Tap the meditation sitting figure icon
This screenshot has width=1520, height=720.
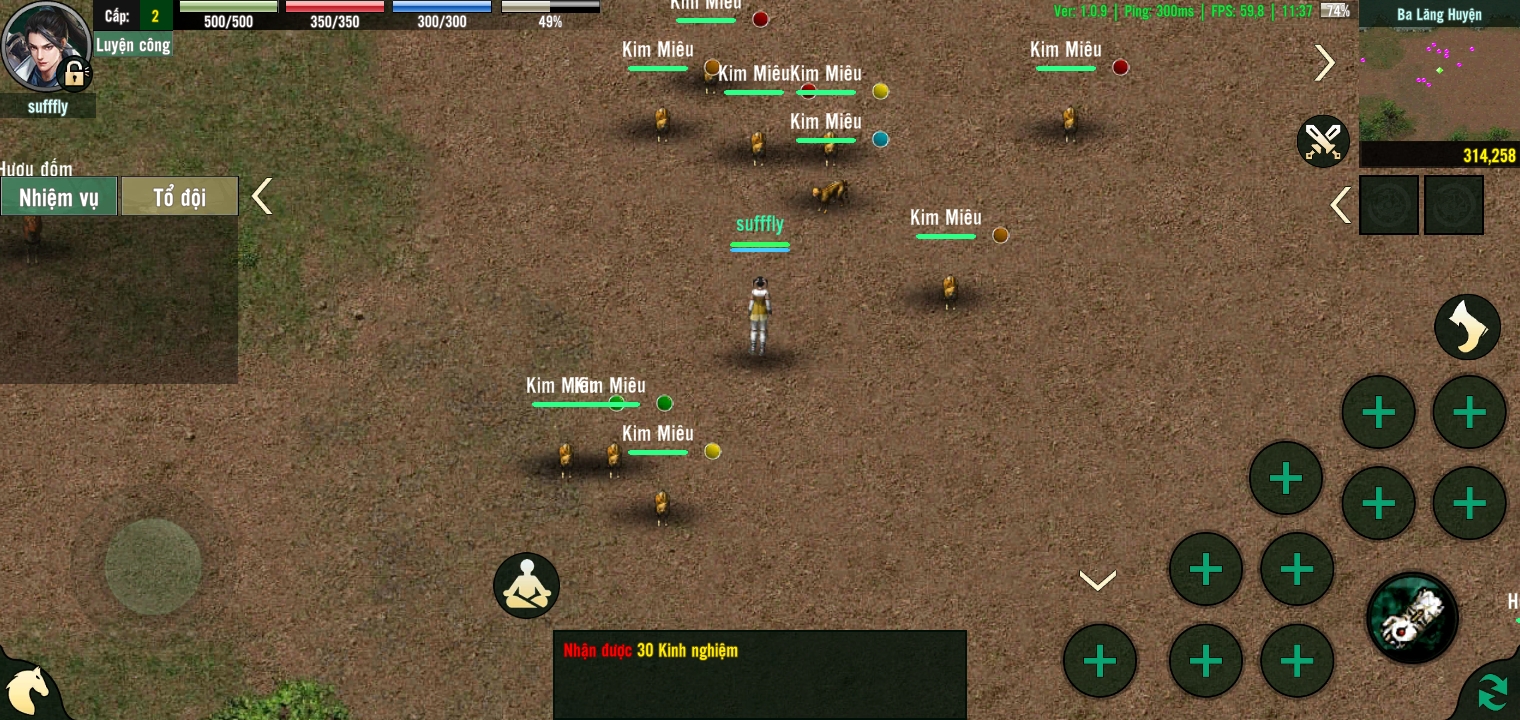526,585
